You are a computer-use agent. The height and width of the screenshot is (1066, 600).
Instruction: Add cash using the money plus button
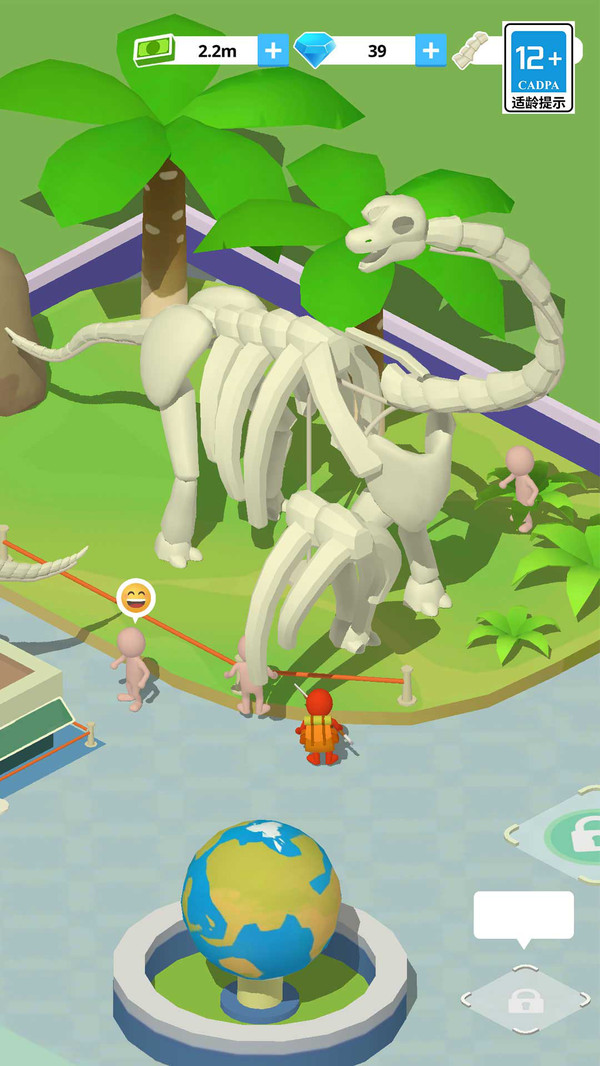pyautogui.click(x=273, y=50)
